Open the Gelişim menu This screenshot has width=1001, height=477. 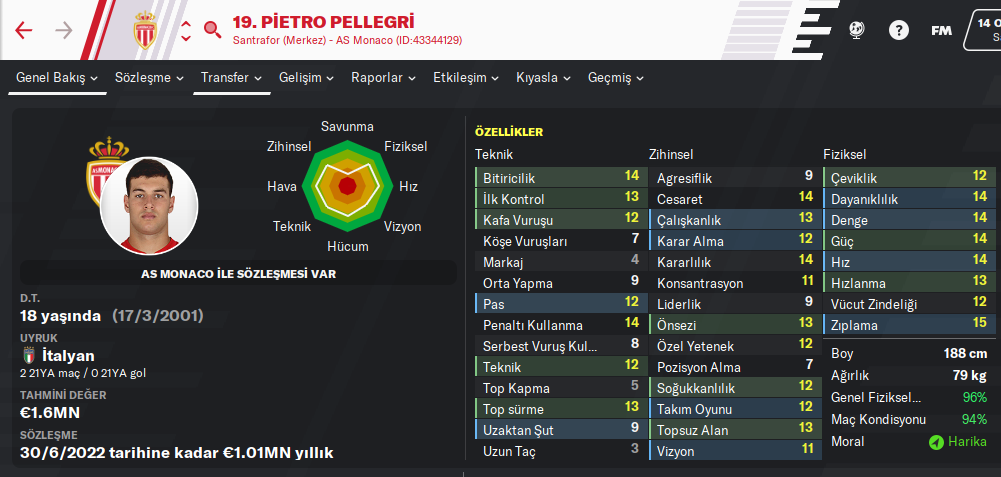coord(307,78)
